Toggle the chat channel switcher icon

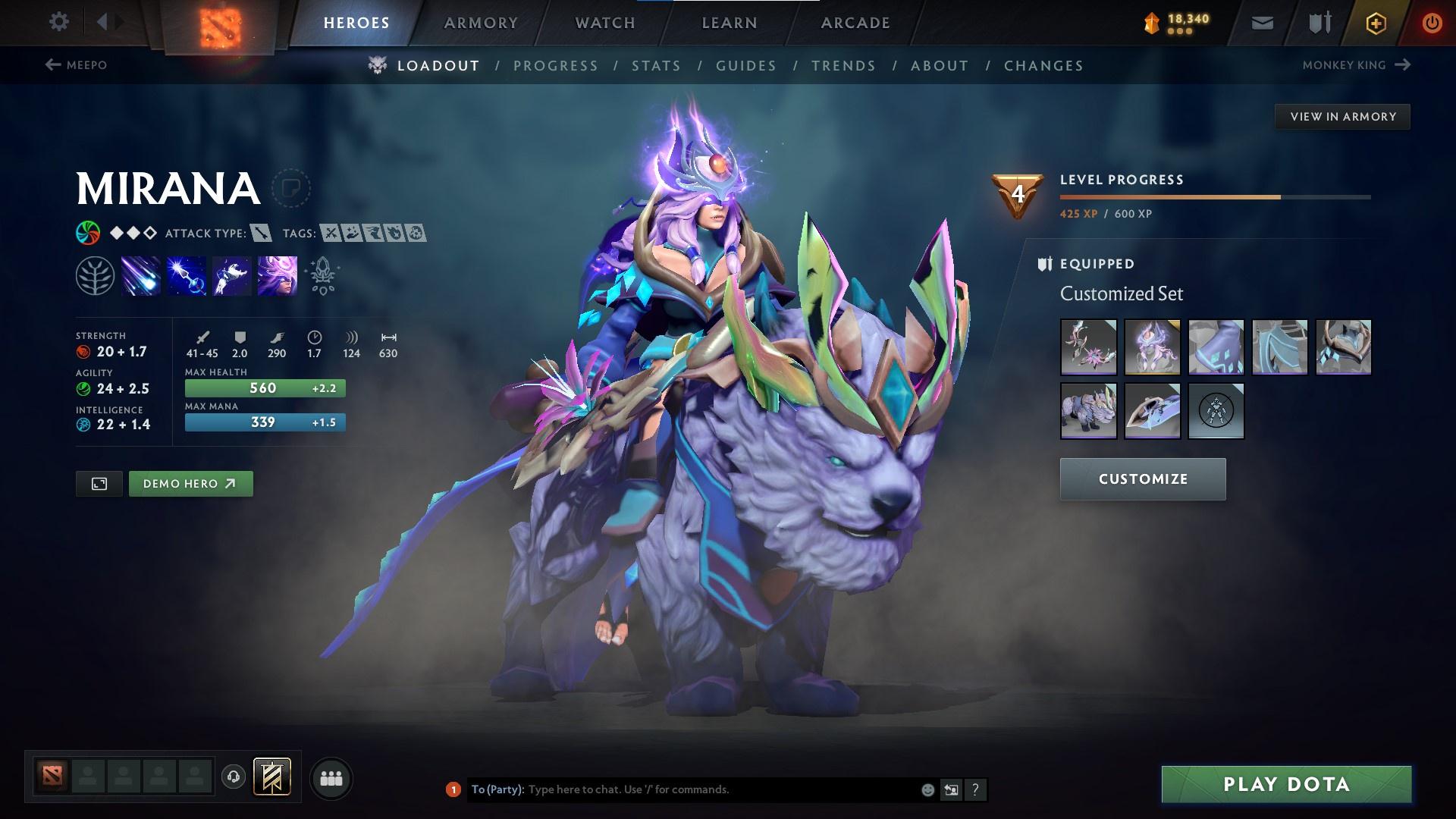click(x=950, y=789)
